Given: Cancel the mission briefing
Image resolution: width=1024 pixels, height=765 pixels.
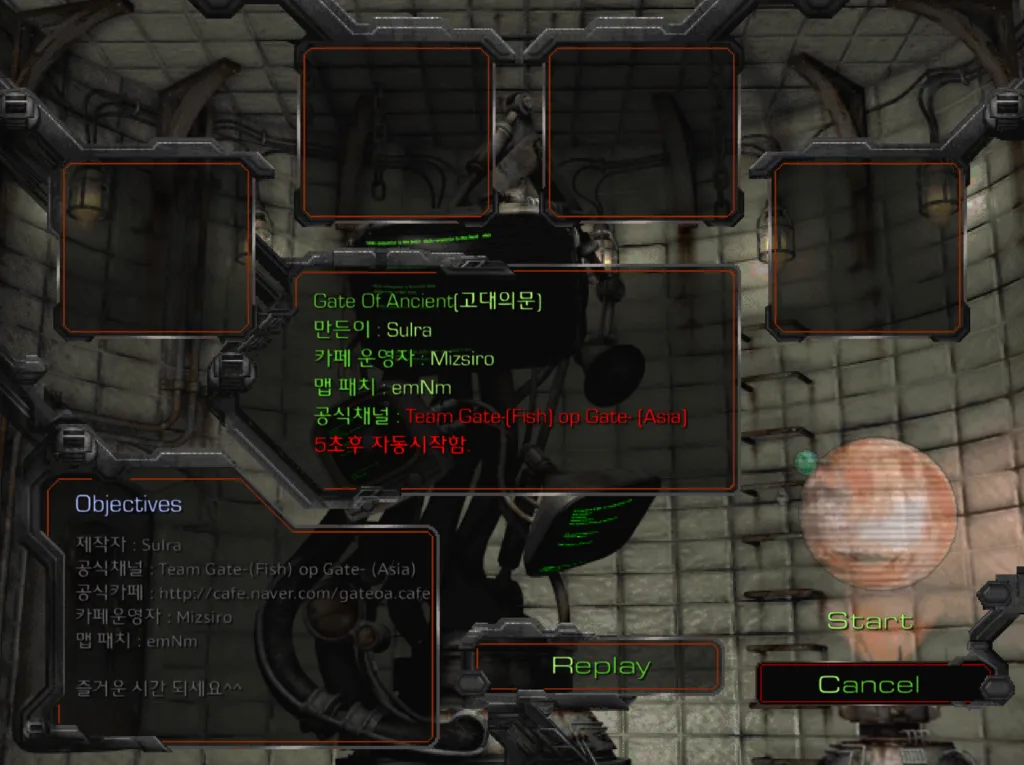Looking at the screenshot, I should tap(868, 685).
